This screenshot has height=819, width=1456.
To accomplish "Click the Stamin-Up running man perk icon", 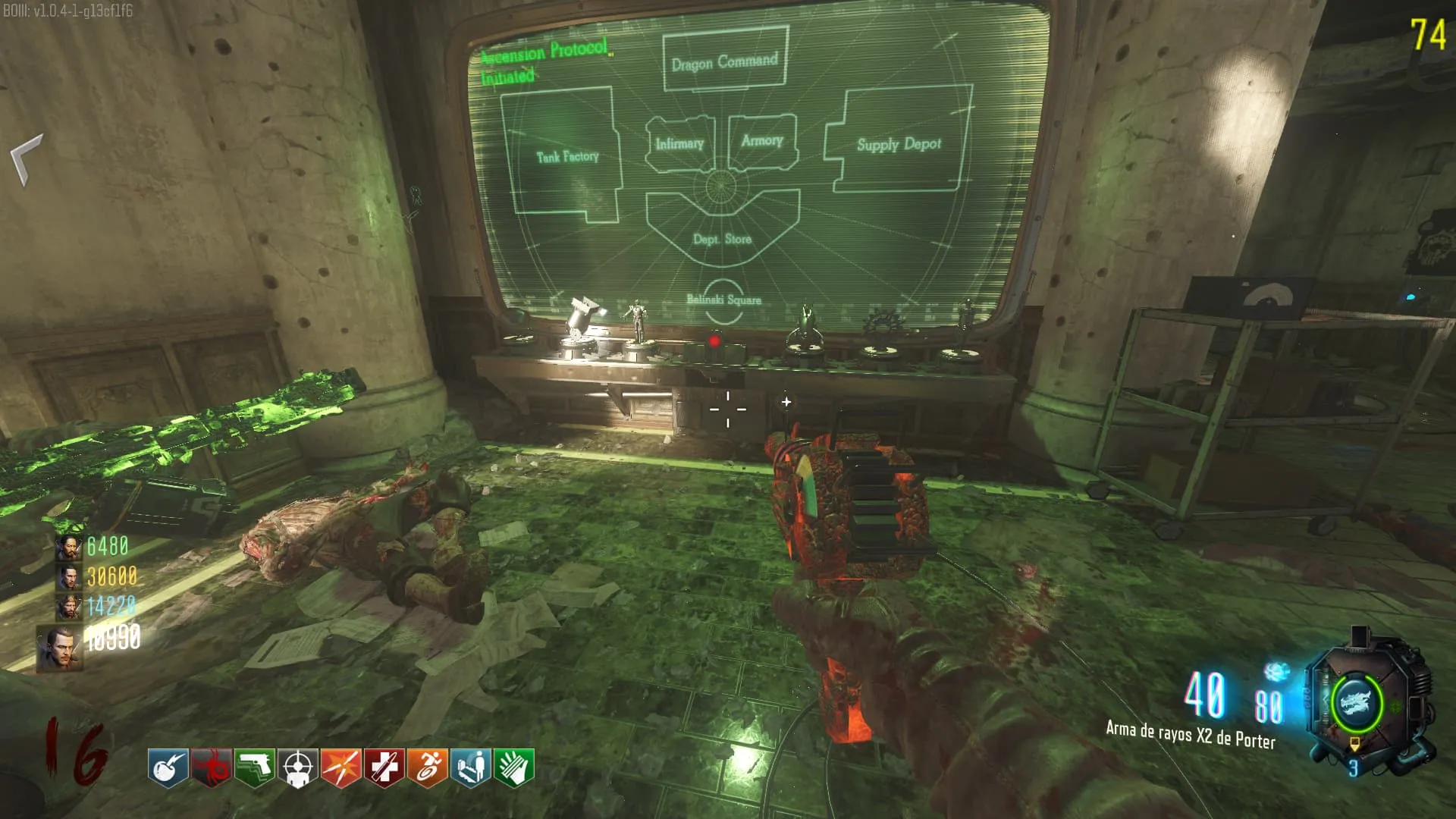I will (x=427, y=767).
